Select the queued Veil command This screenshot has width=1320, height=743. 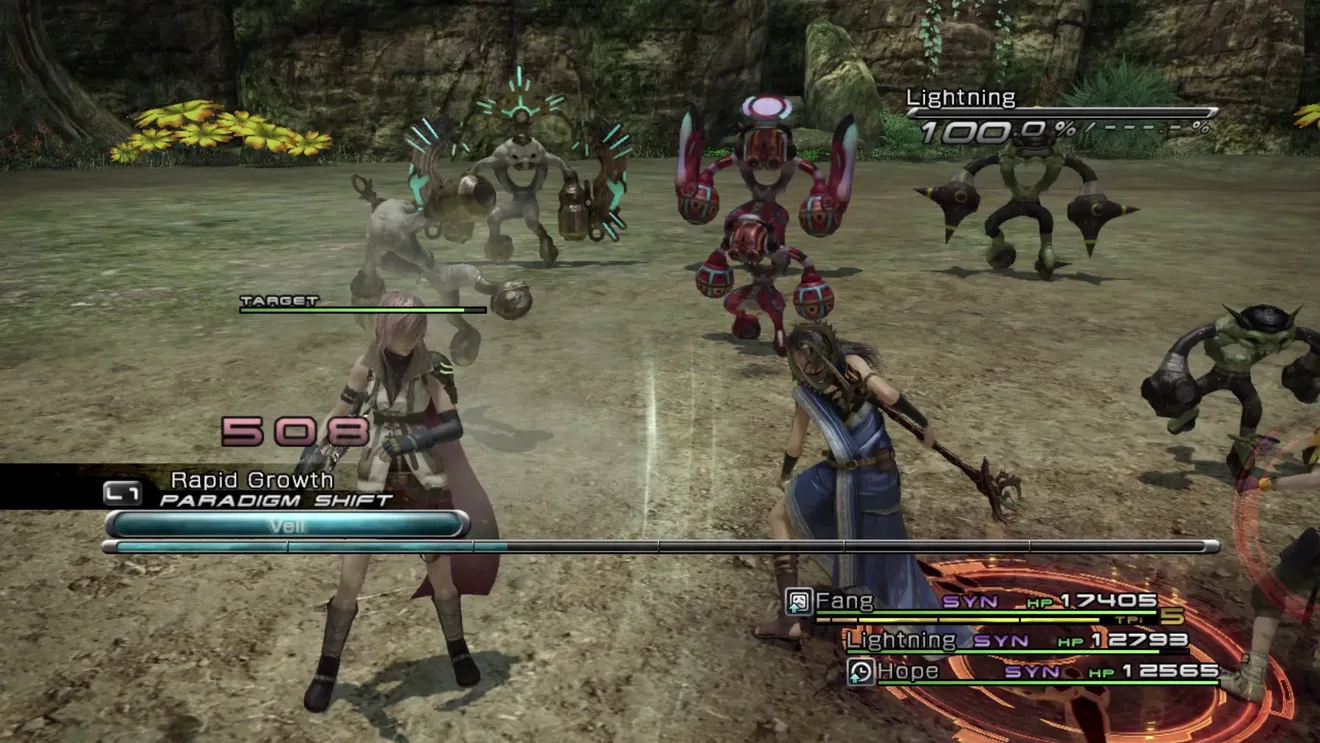pyautogui.click(x=287, y=525)
